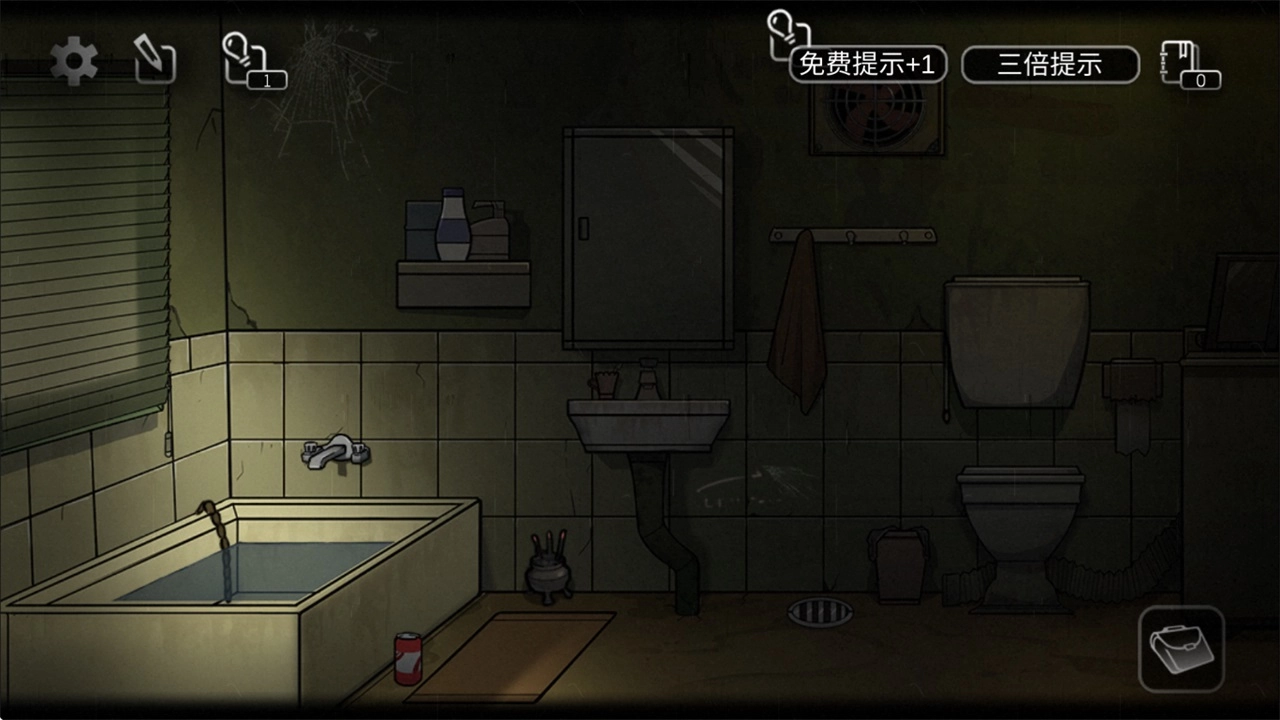1280x720 pixels.
Task: Open the notebook icon showing 0
Action: coord(1187,64)
